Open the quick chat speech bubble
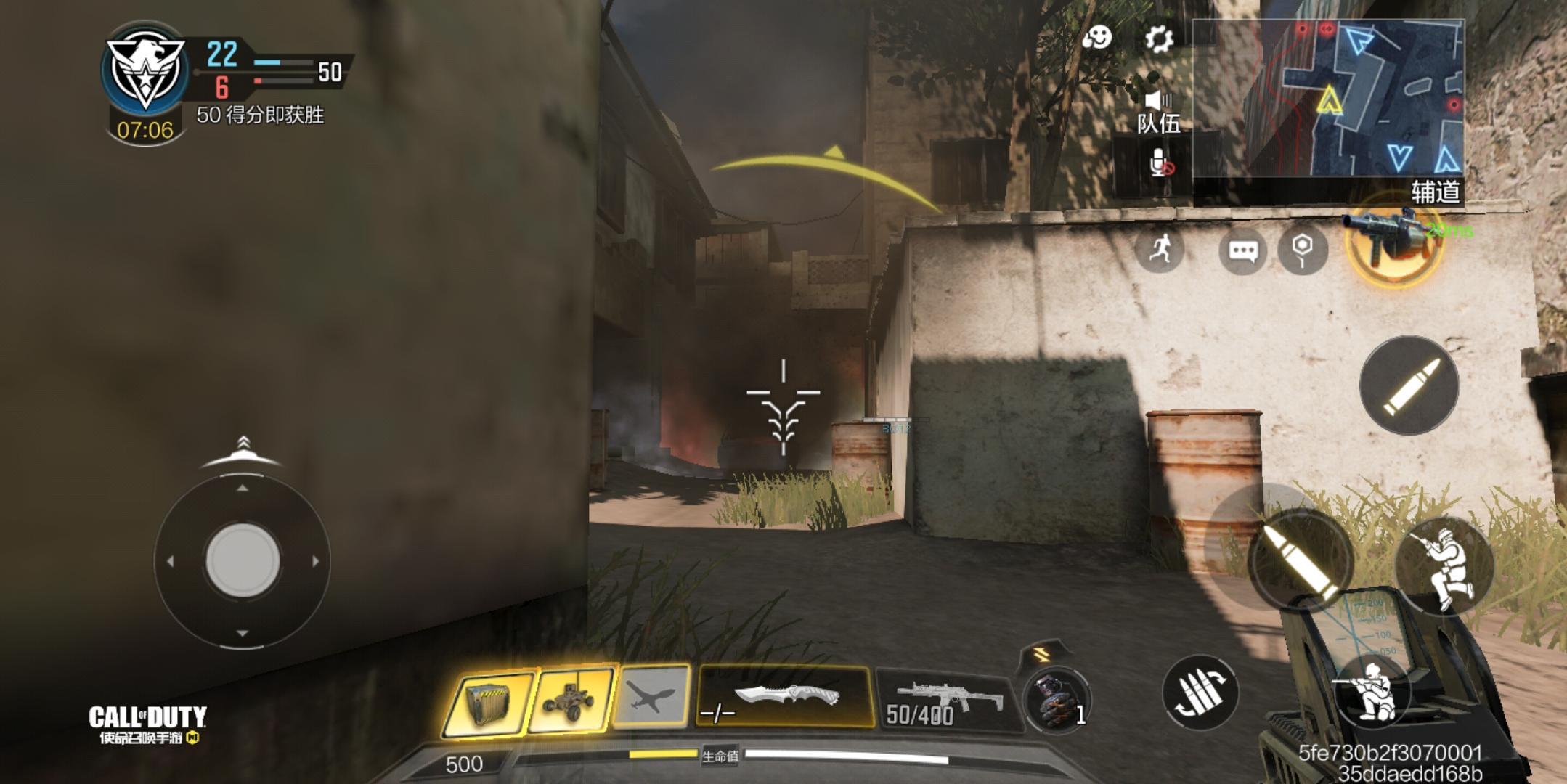 point(1242,251)
